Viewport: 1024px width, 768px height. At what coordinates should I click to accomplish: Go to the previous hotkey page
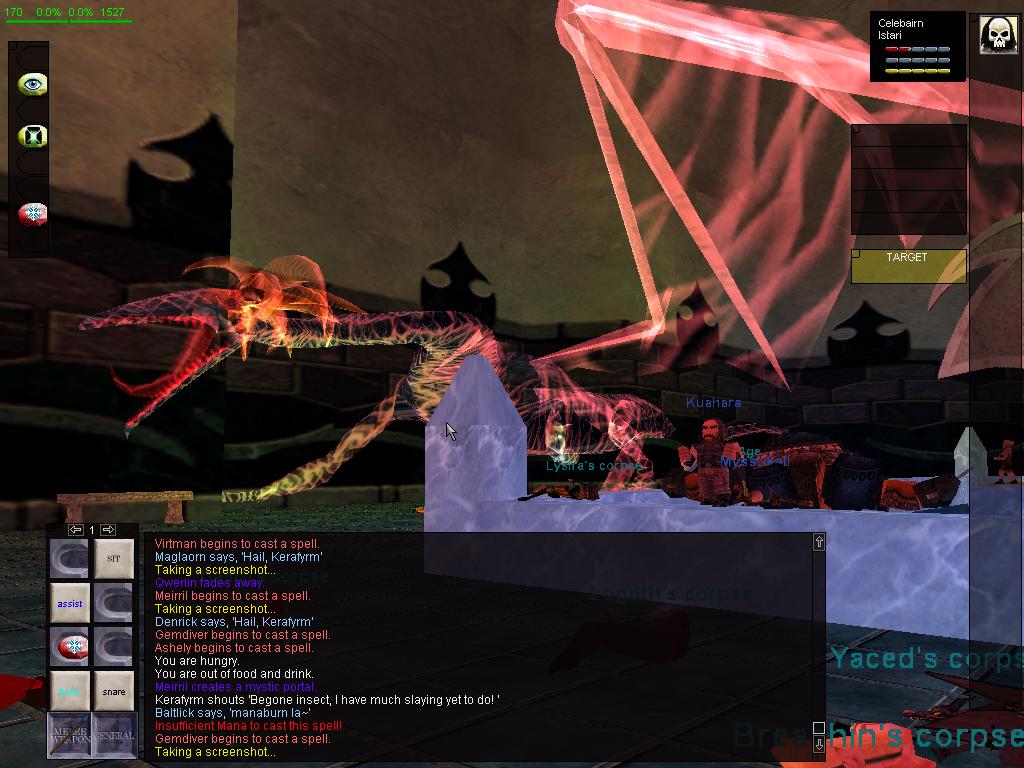(x=76, y=529)
